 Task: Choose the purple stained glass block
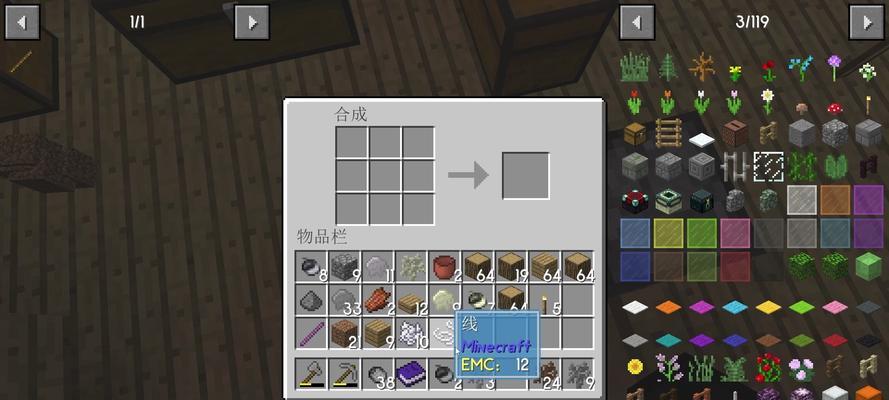pyautogui.click(x=867, y=199)
